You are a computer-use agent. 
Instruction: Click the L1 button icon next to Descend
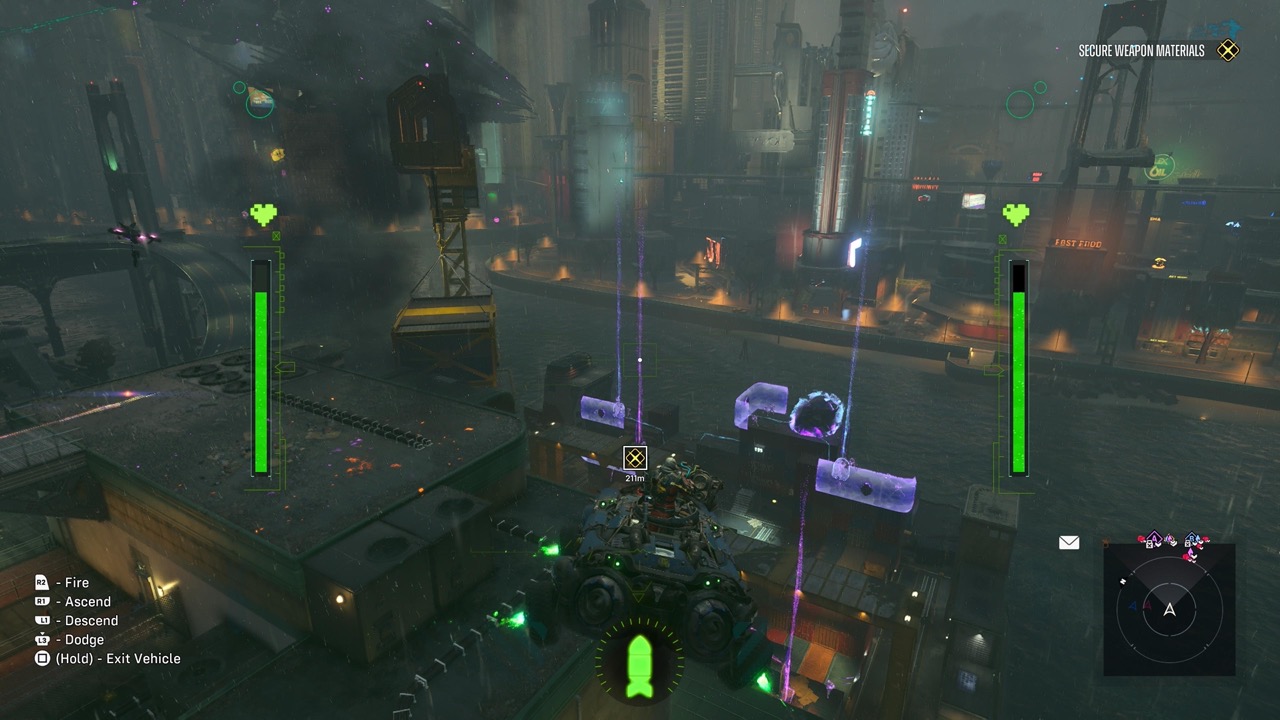coord(43,620)
